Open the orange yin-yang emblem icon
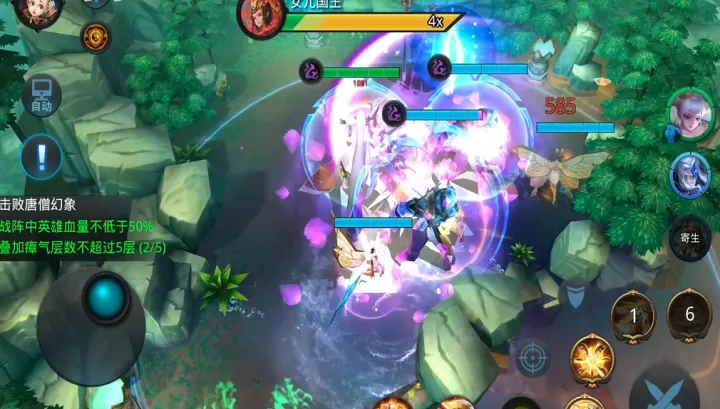 click(x=96, y=38)
